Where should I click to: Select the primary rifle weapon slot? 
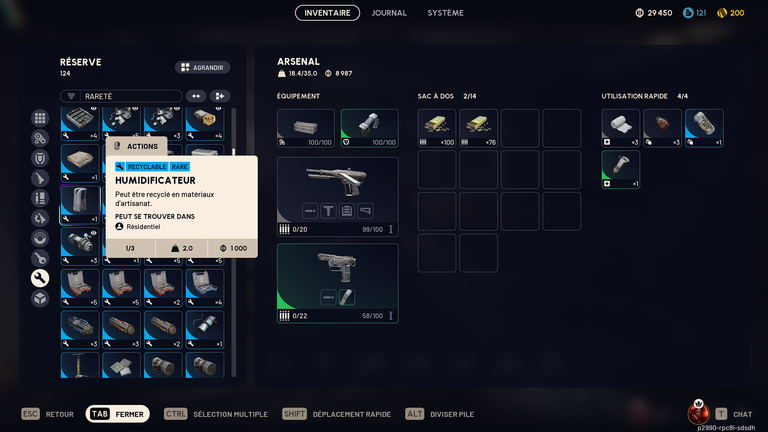coord(337,196)
